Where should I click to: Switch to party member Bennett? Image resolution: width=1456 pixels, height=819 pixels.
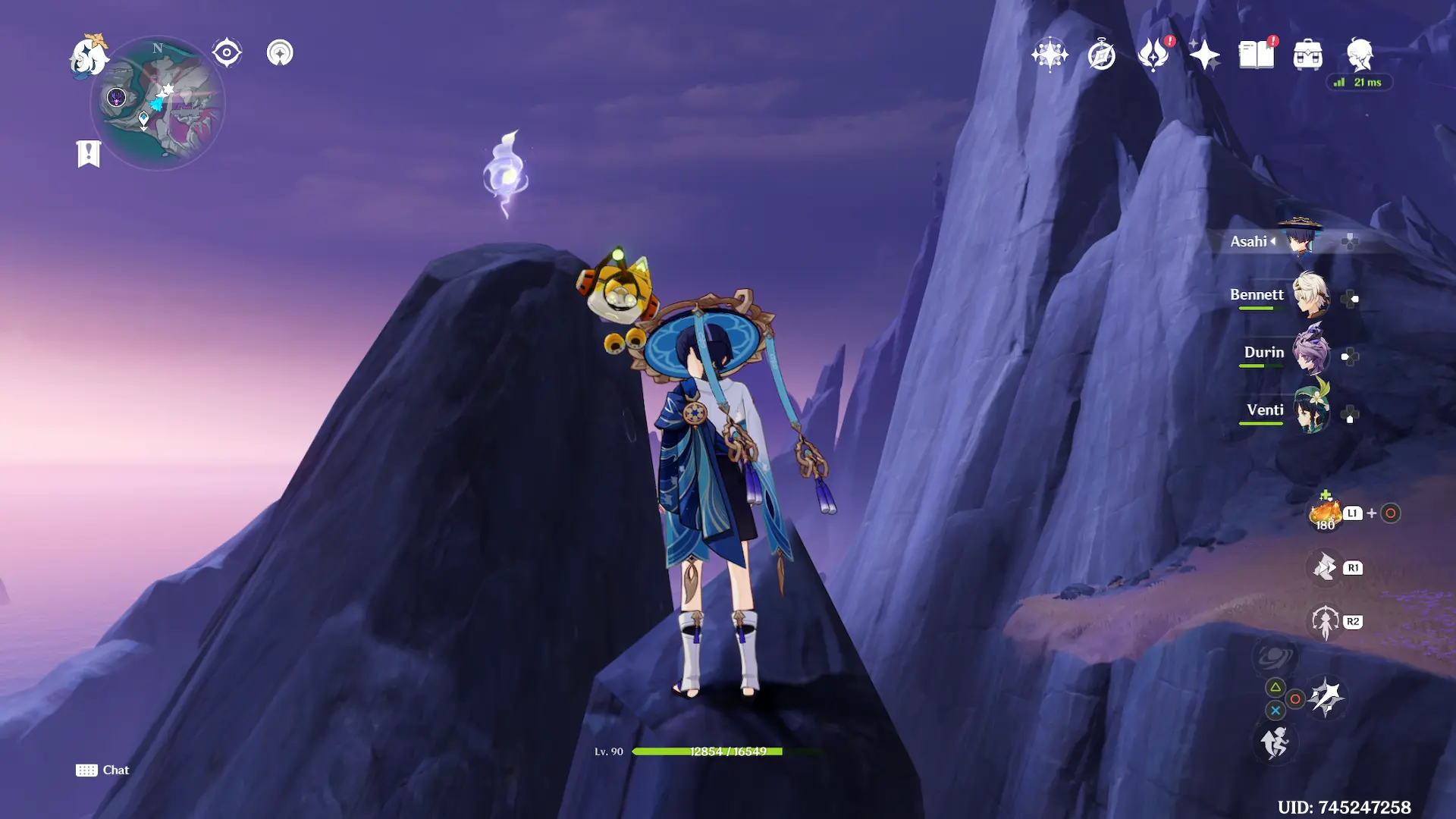pos(1310,296)
